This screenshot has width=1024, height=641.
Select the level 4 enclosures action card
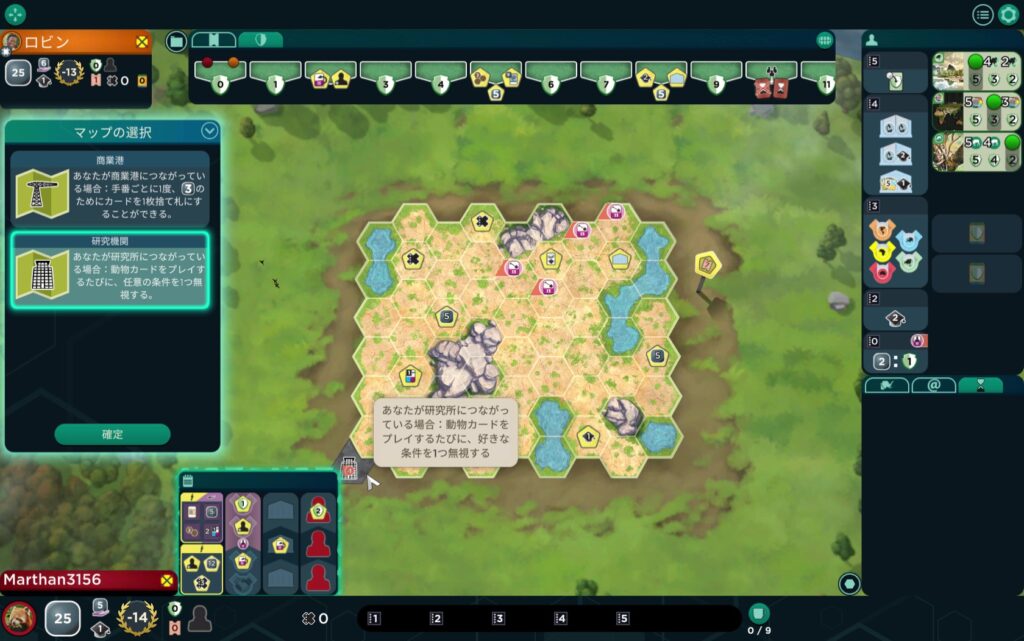pos(895,154)
